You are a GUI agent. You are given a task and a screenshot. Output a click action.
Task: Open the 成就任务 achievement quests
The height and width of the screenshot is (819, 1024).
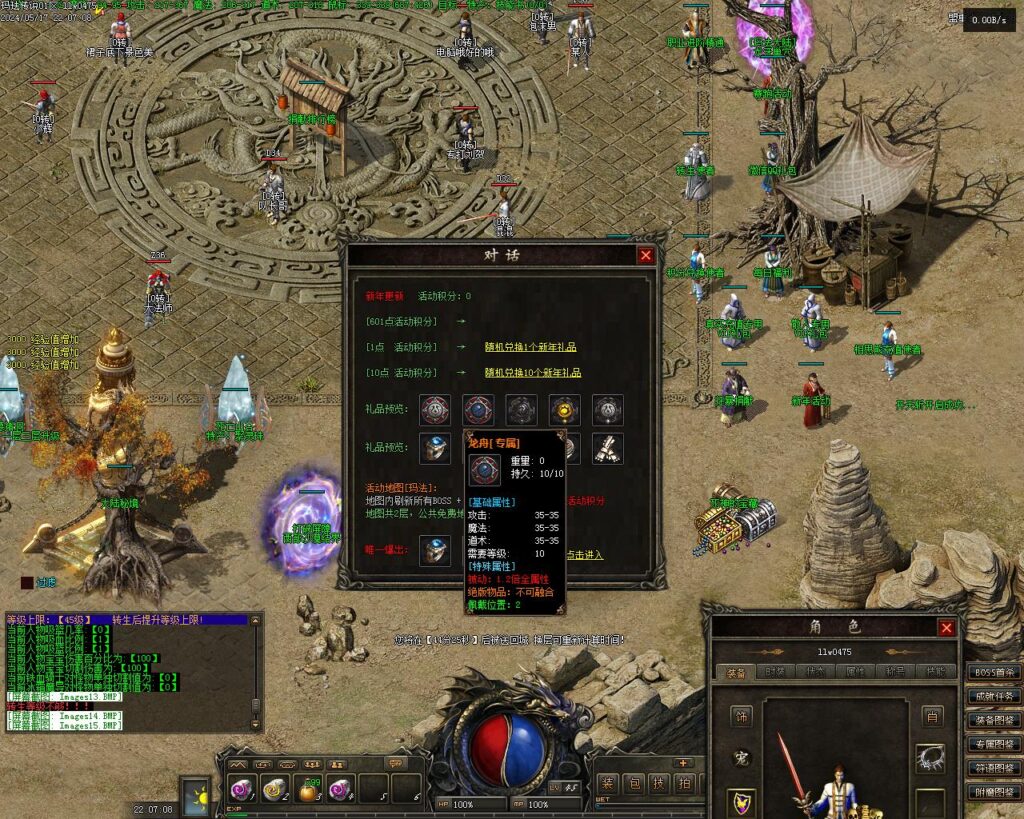pyautogui.click(x=993, y=696)
